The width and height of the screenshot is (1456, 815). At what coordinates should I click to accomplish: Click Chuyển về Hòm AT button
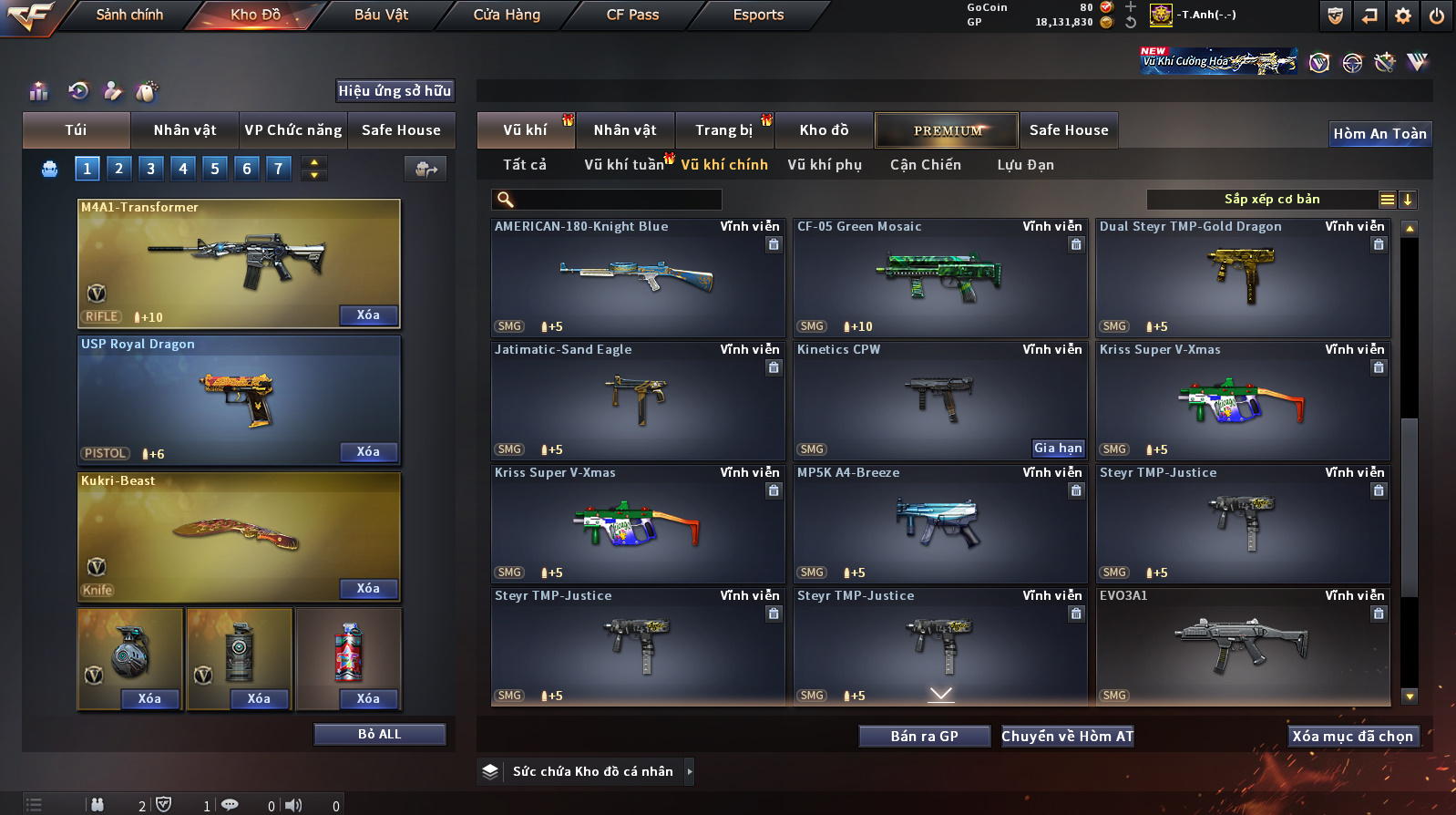coord(1067,737)
